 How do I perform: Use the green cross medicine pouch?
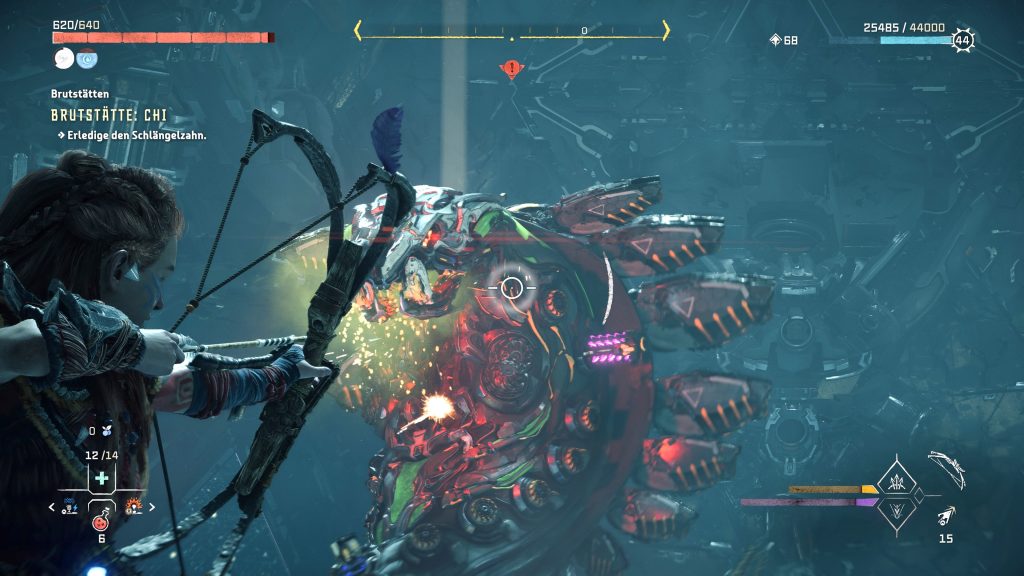101,479
